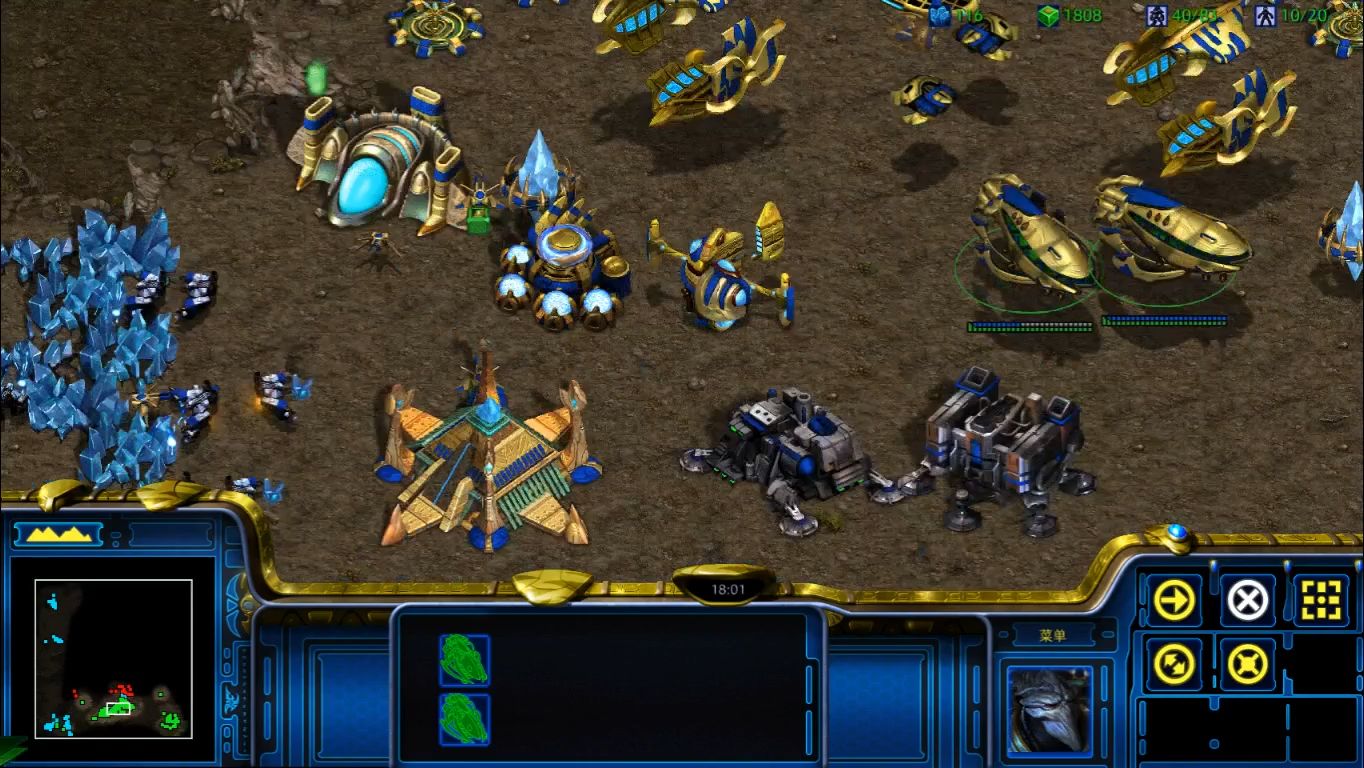Select the Patrol command

click(x=1174, y=663)
